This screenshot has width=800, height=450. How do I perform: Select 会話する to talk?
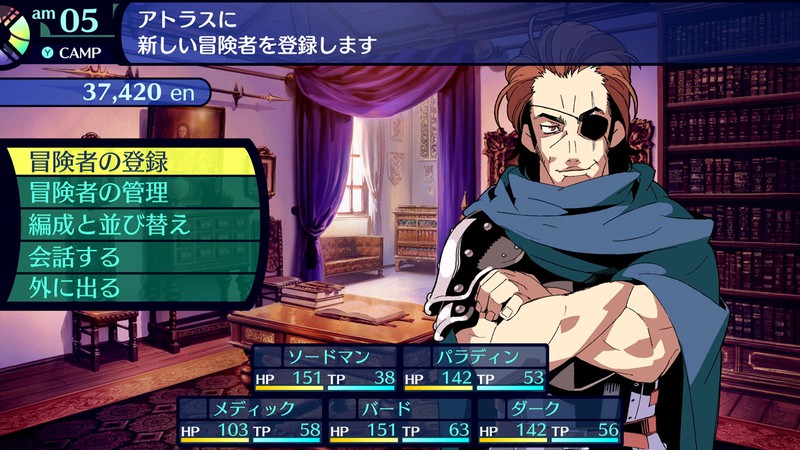[x=130, y=257]
